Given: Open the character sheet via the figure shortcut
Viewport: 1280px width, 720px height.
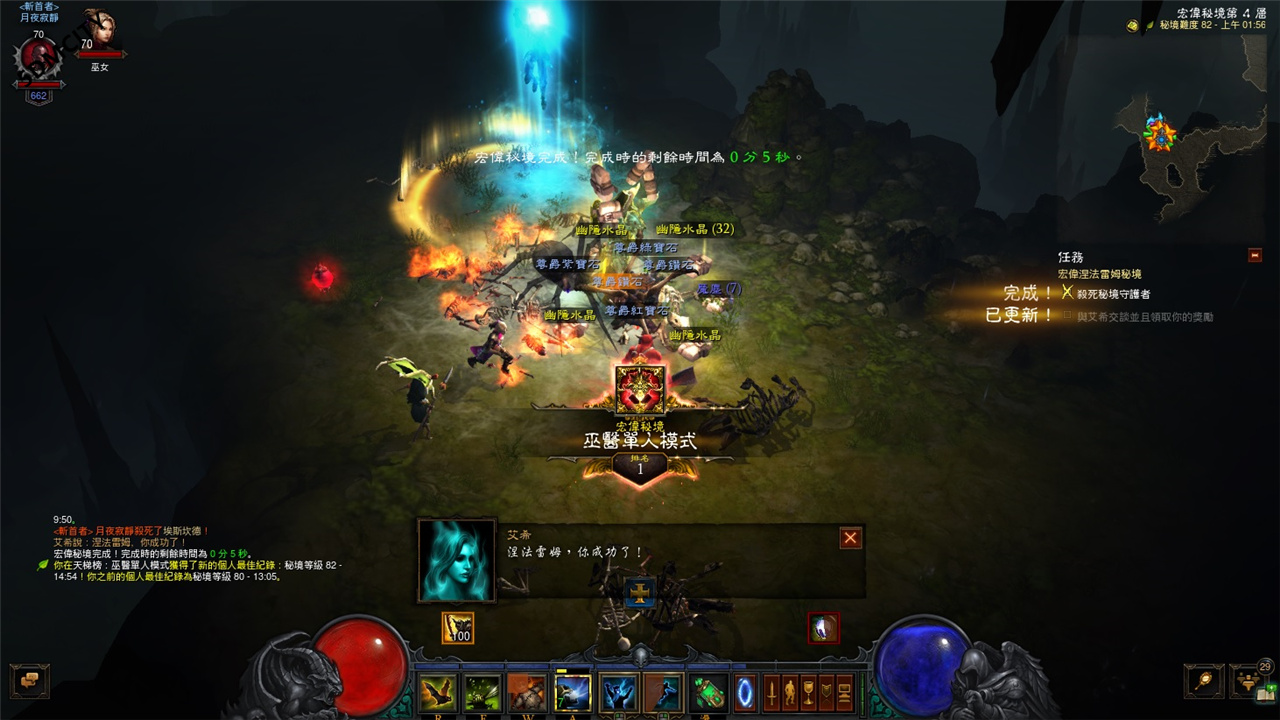Looking at the screenshot, I should [791, 690].
